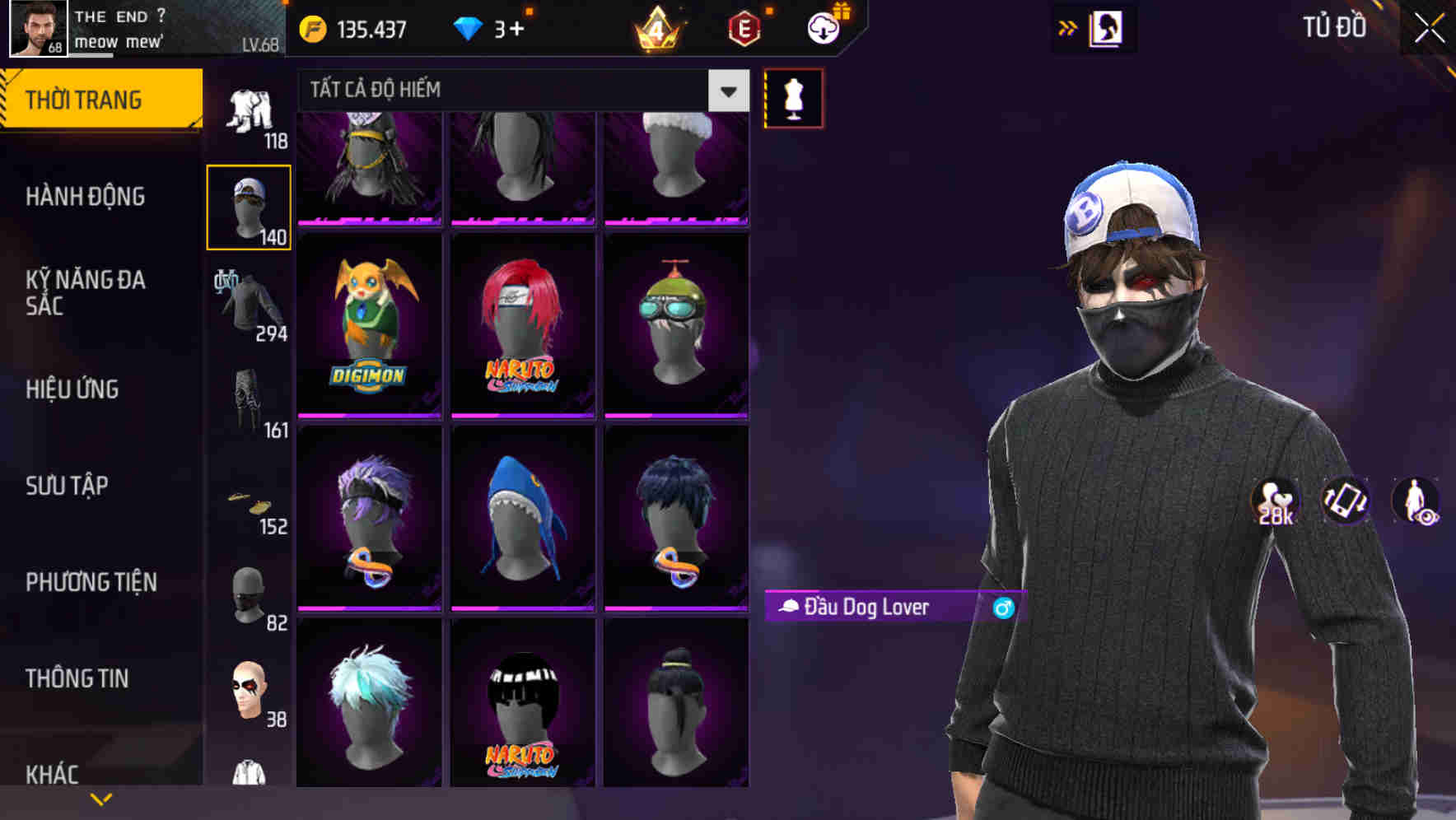Open the mask category icon showing 82

point(249,594)
